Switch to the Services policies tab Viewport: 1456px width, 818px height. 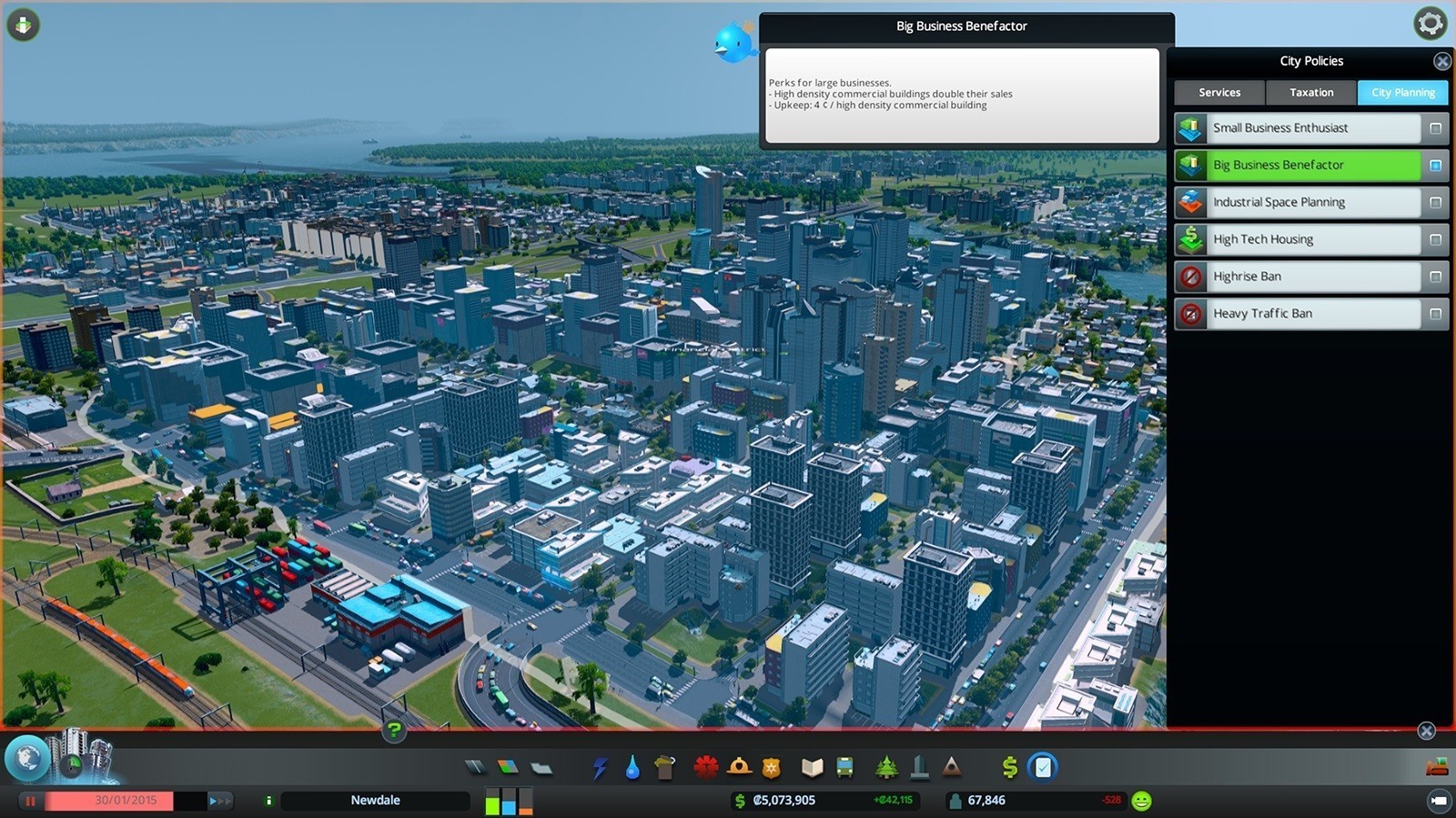point(1219,93)
